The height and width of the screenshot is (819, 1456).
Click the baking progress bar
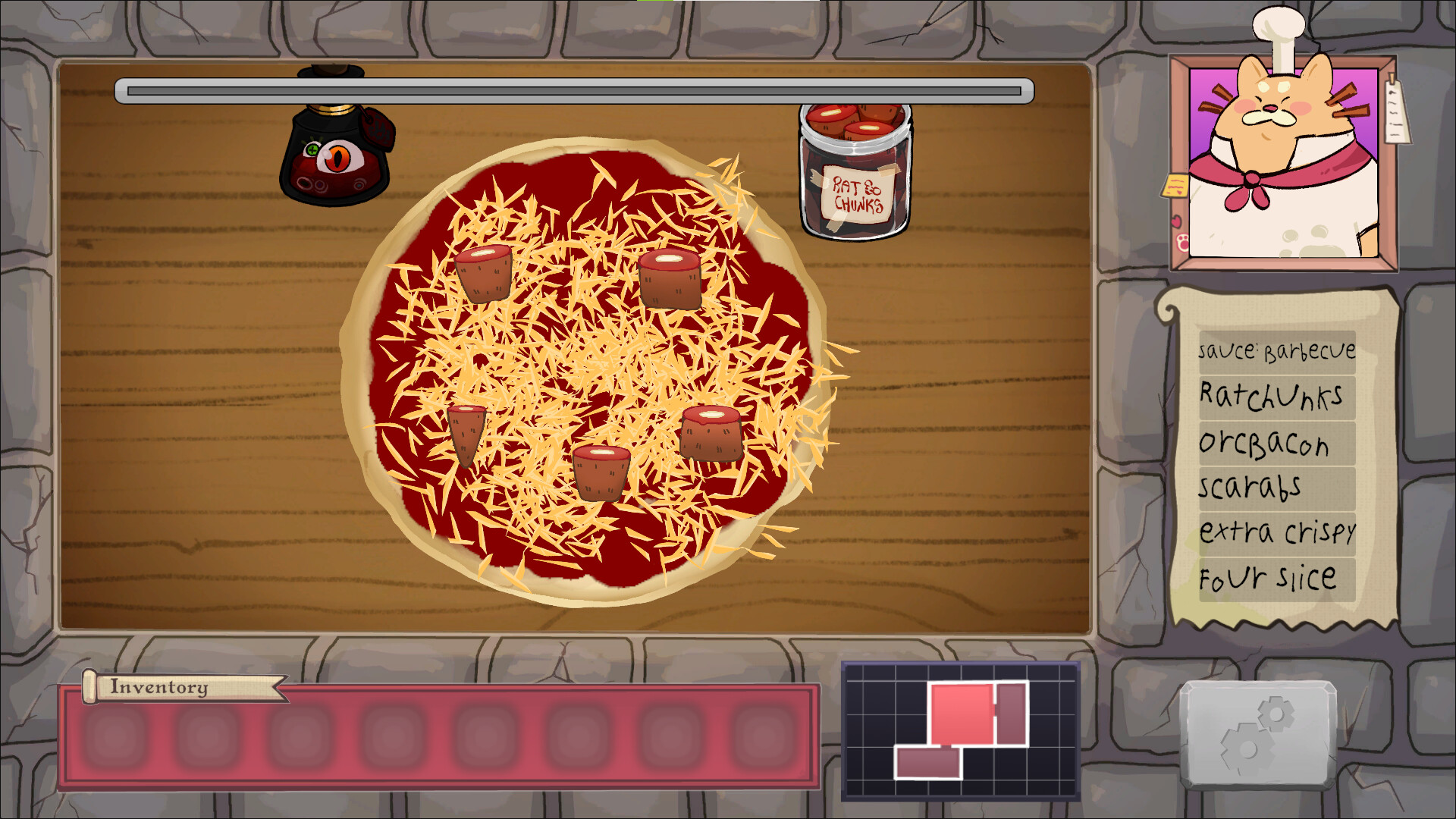[573, 89]
